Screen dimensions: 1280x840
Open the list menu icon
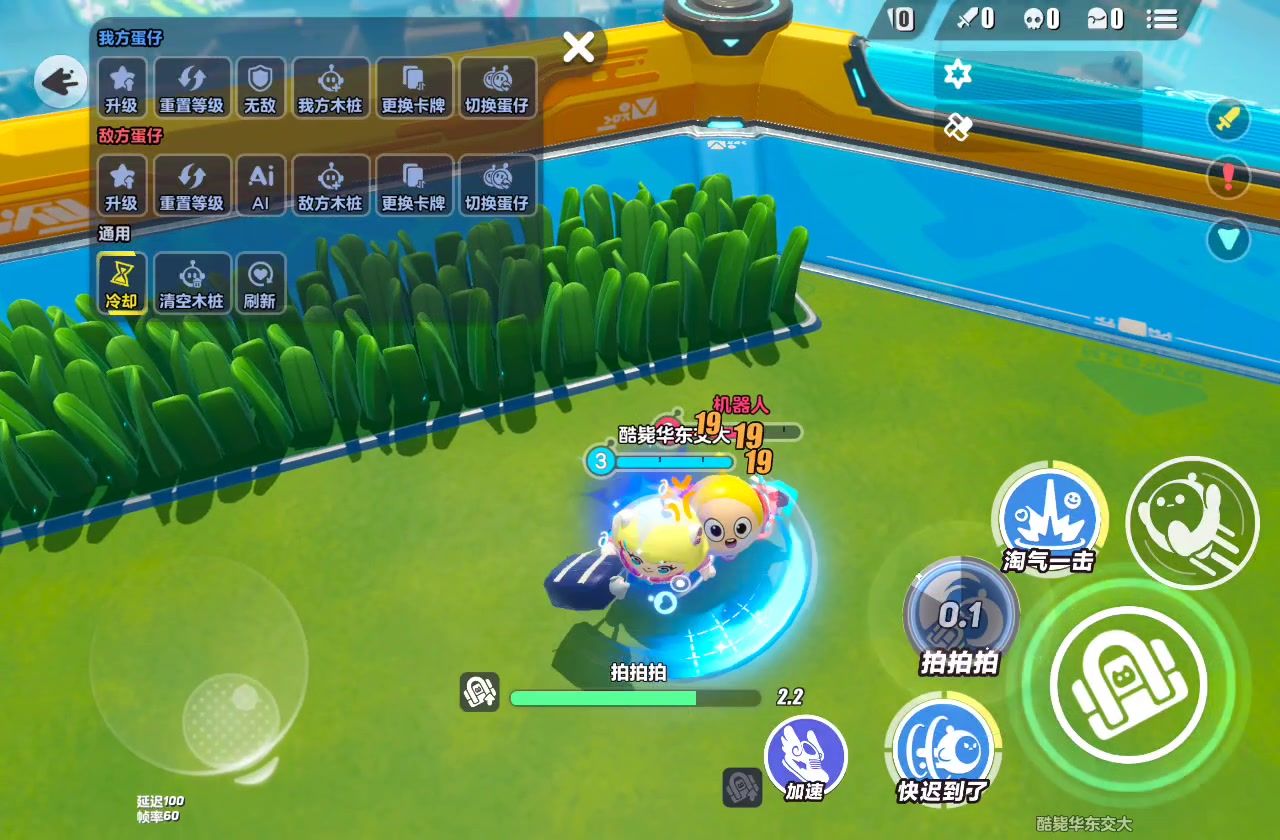click(x=1162, y=19)
